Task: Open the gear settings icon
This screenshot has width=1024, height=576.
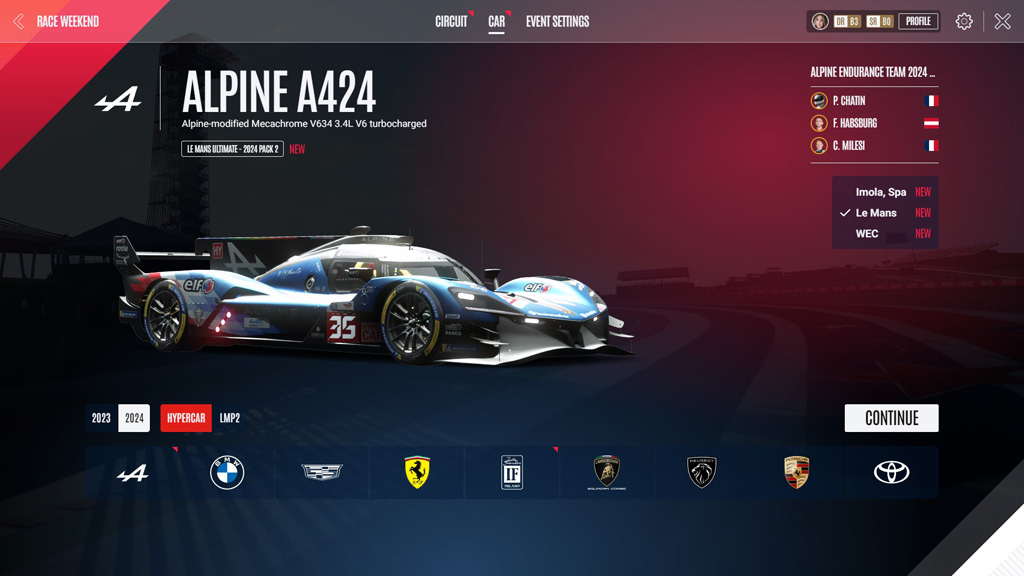Action: point(964,21)
